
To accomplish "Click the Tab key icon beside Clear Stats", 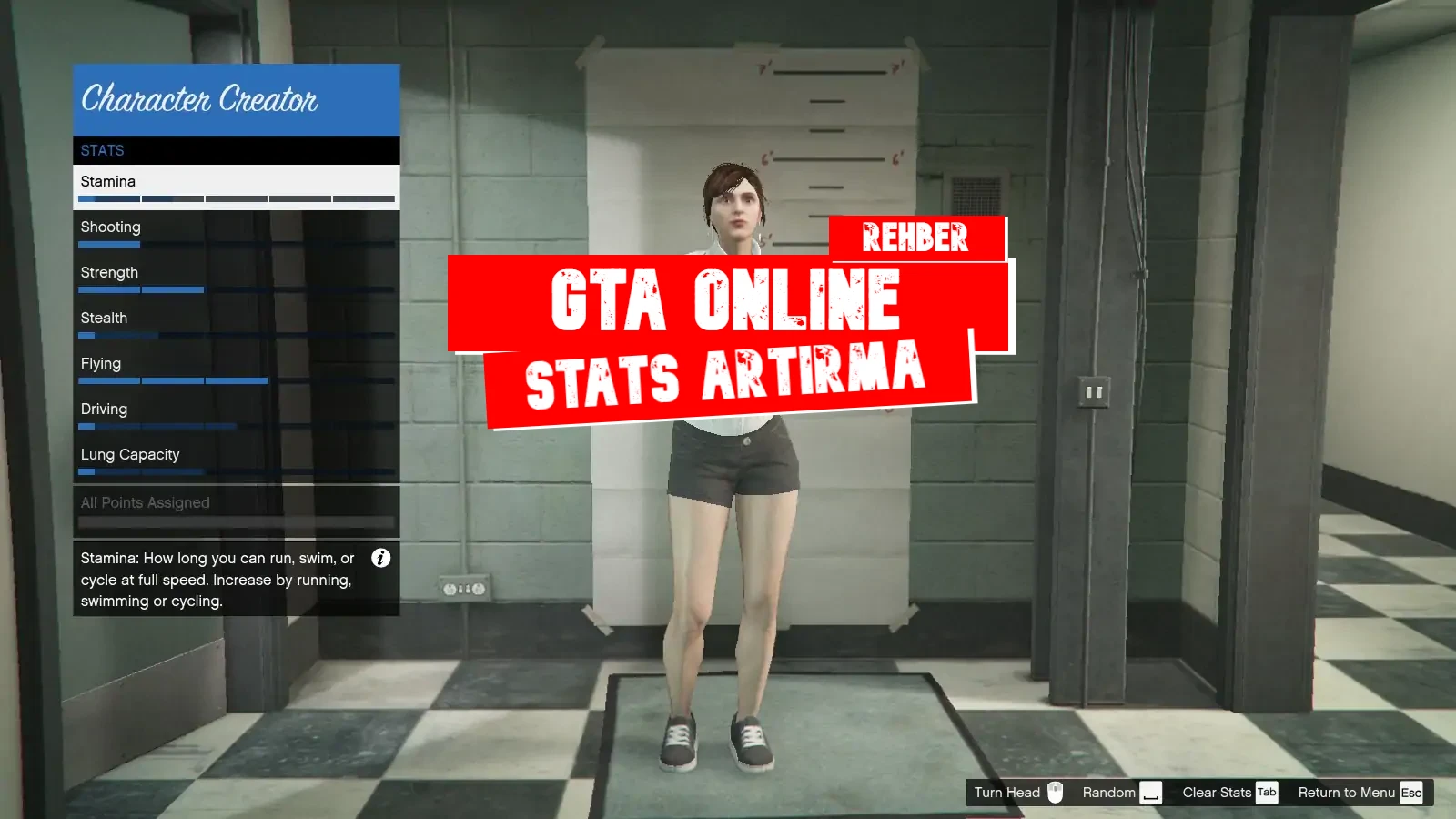I will click(1267, 792).
